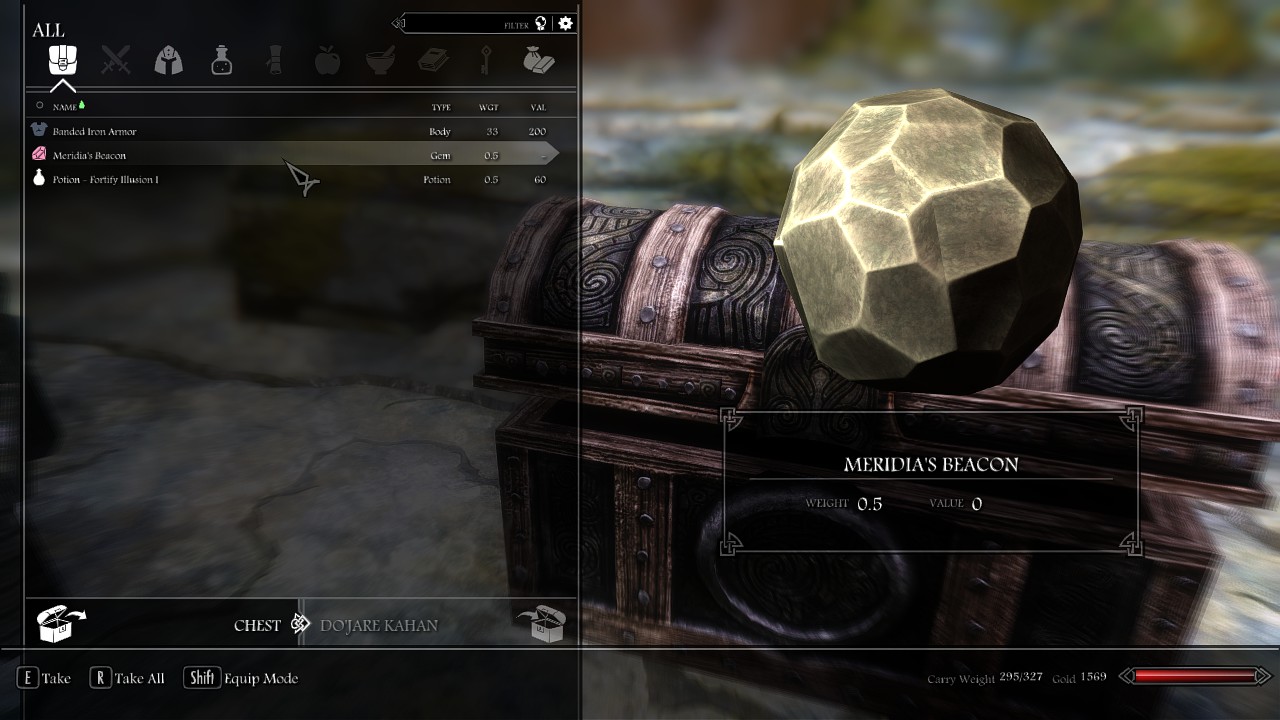1280x720 pixels.
Task: Switch to the crossed swords weapons tab
Action: click(x=116, y=60)
